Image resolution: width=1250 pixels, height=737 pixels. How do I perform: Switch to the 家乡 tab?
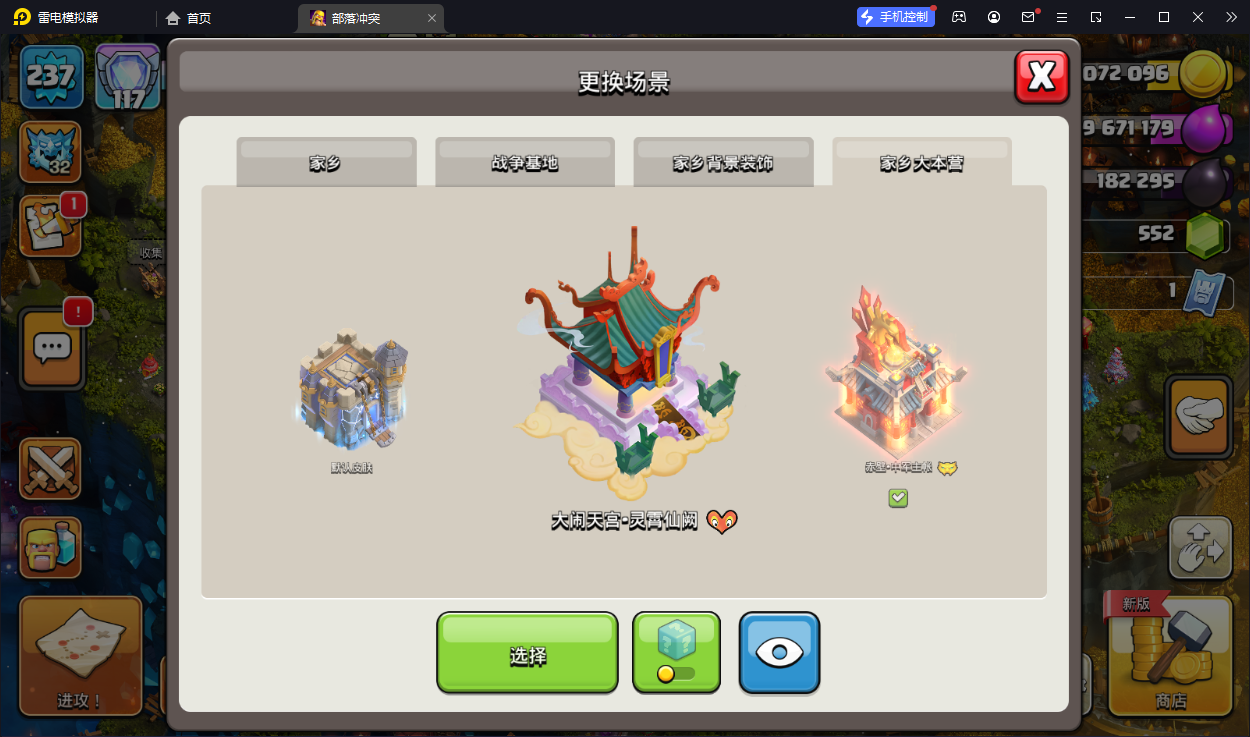tap(326, 163)
